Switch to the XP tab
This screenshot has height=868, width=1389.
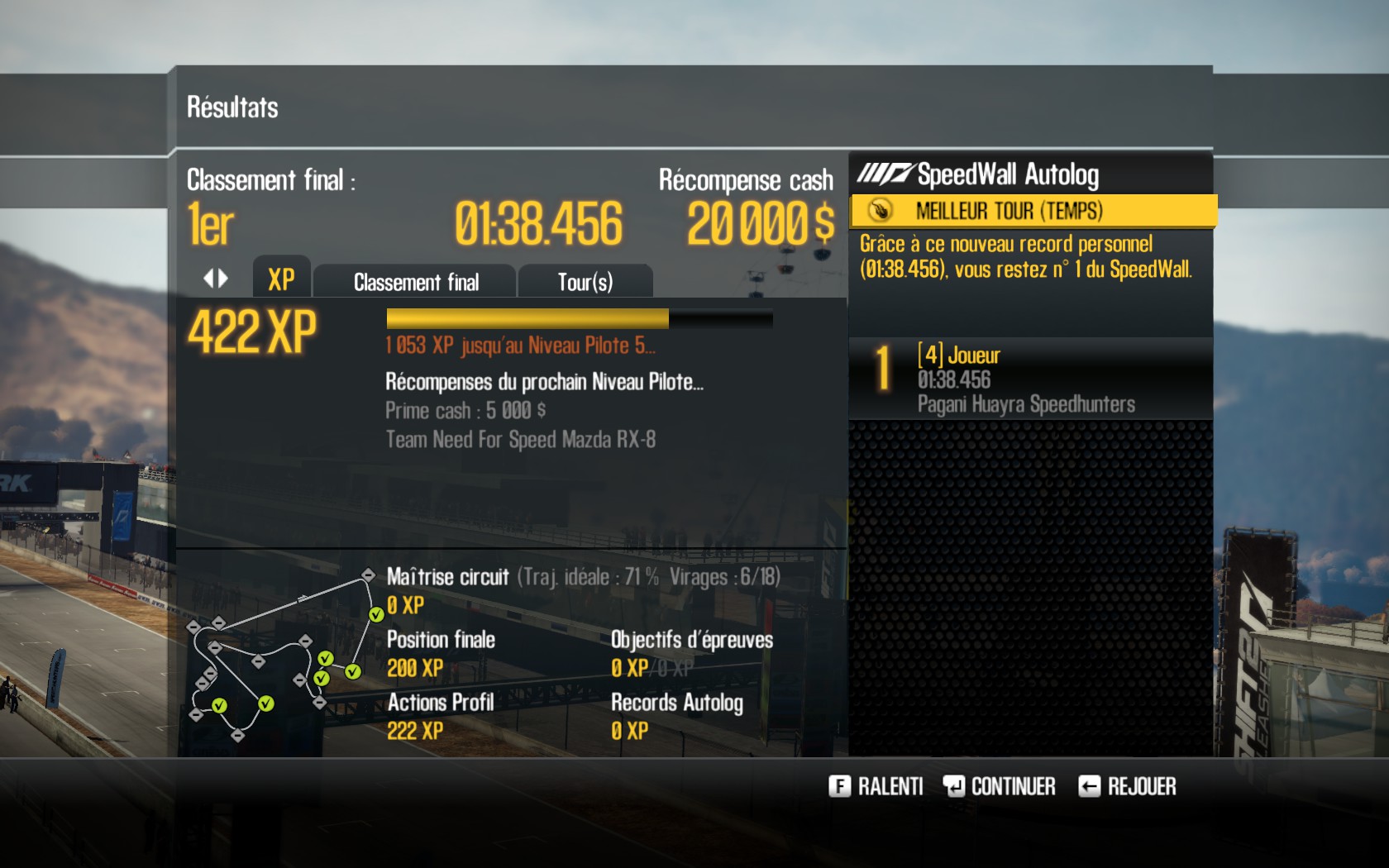pyautogui.click(x=281, y=280)
